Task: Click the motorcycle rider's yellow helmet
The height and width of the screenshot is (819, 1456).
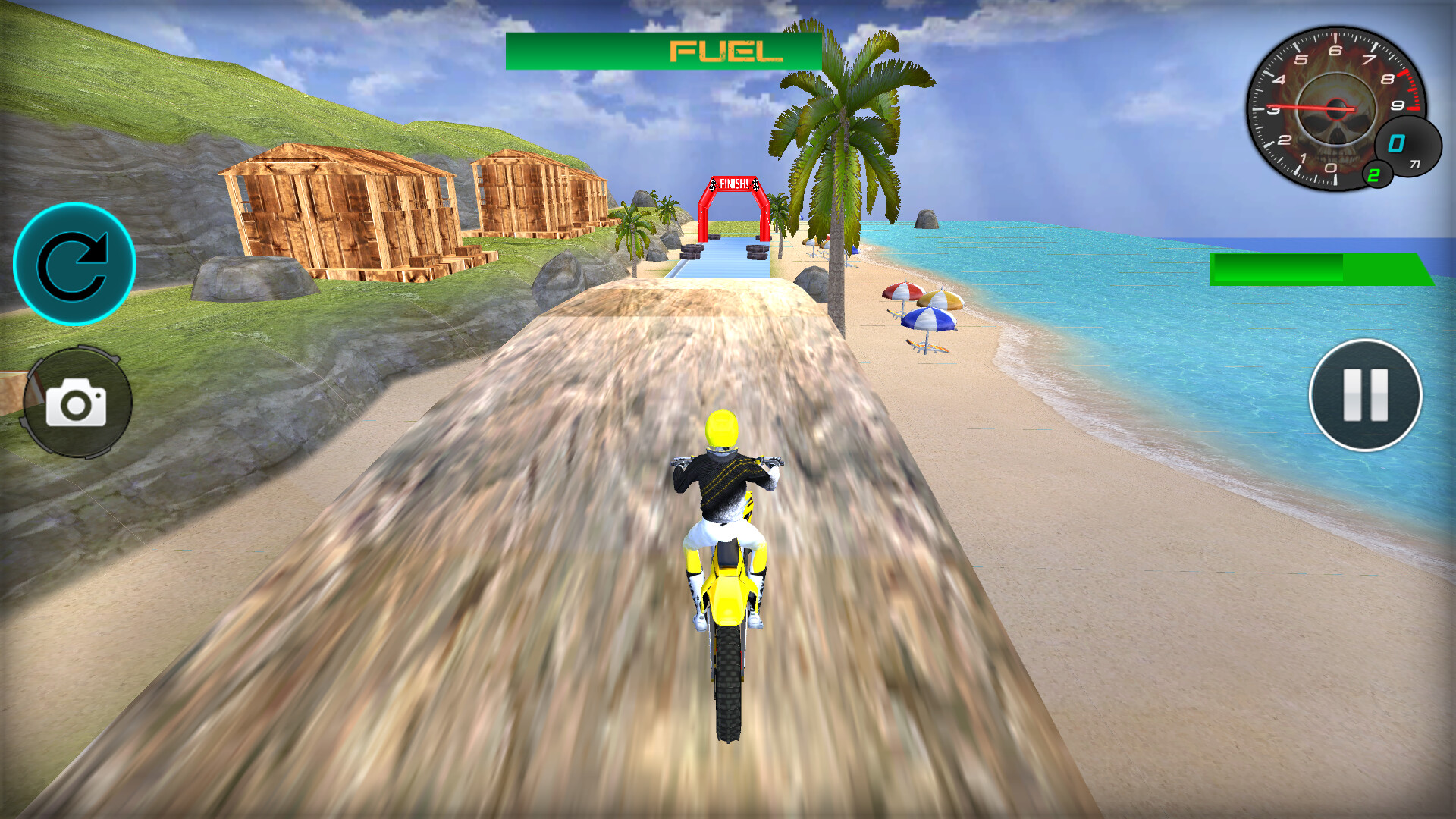Action: pos(720,428)
